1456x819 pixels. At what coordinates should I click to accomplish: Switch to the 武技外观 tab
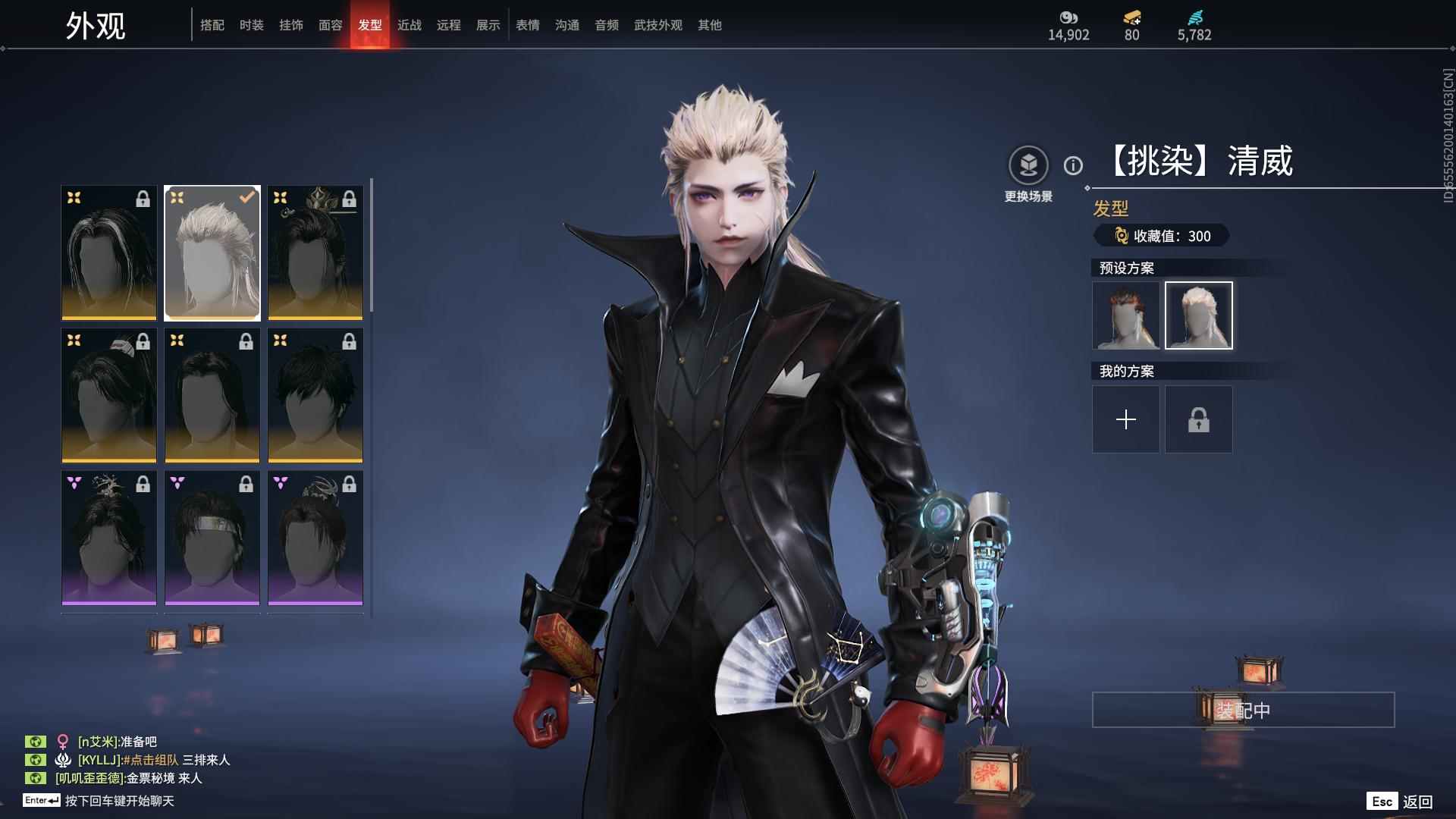tap(658, 25)
